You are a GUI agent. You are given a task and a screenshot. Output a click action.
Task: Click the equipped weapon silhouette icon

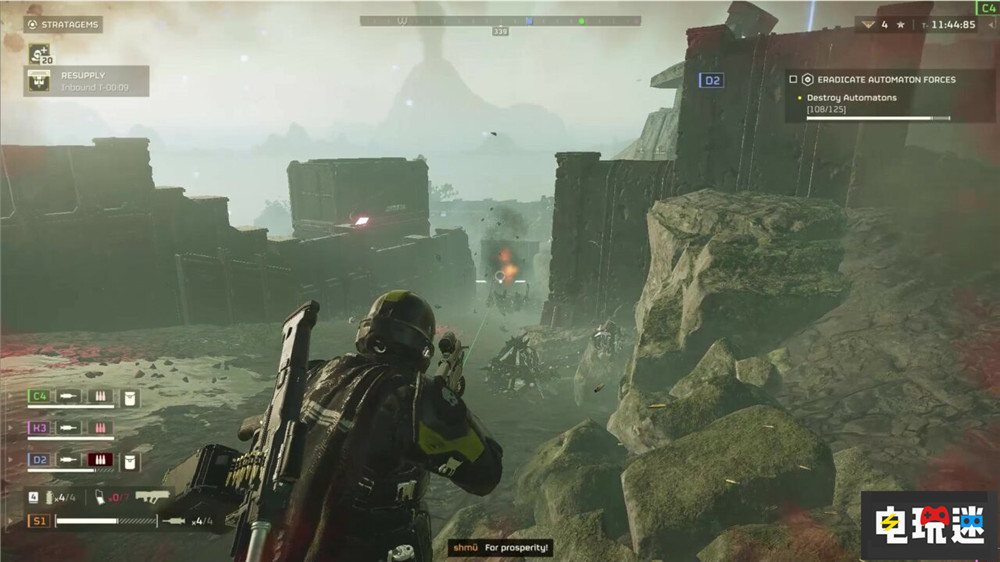coord(153,495)
